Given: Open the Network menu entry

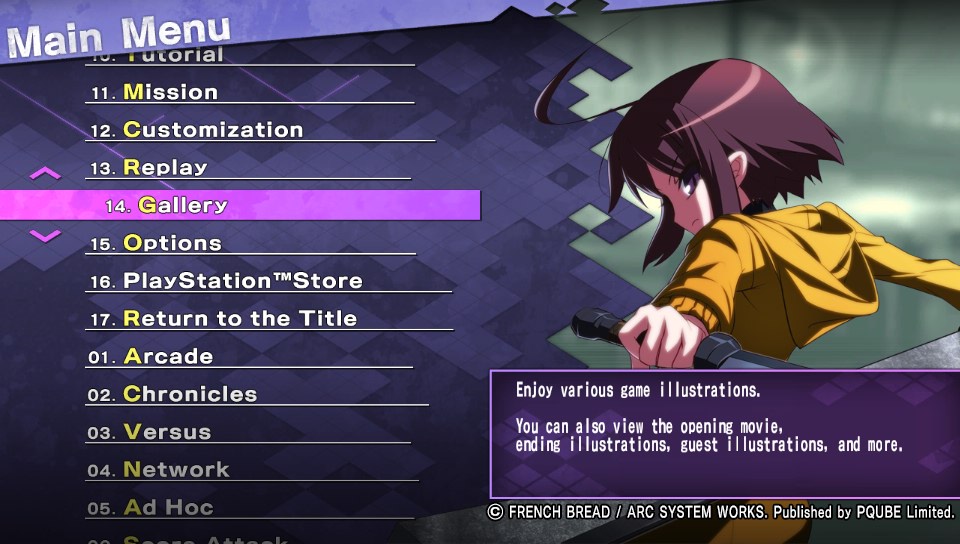Looking at the screenshot, I should click(176, 470).
